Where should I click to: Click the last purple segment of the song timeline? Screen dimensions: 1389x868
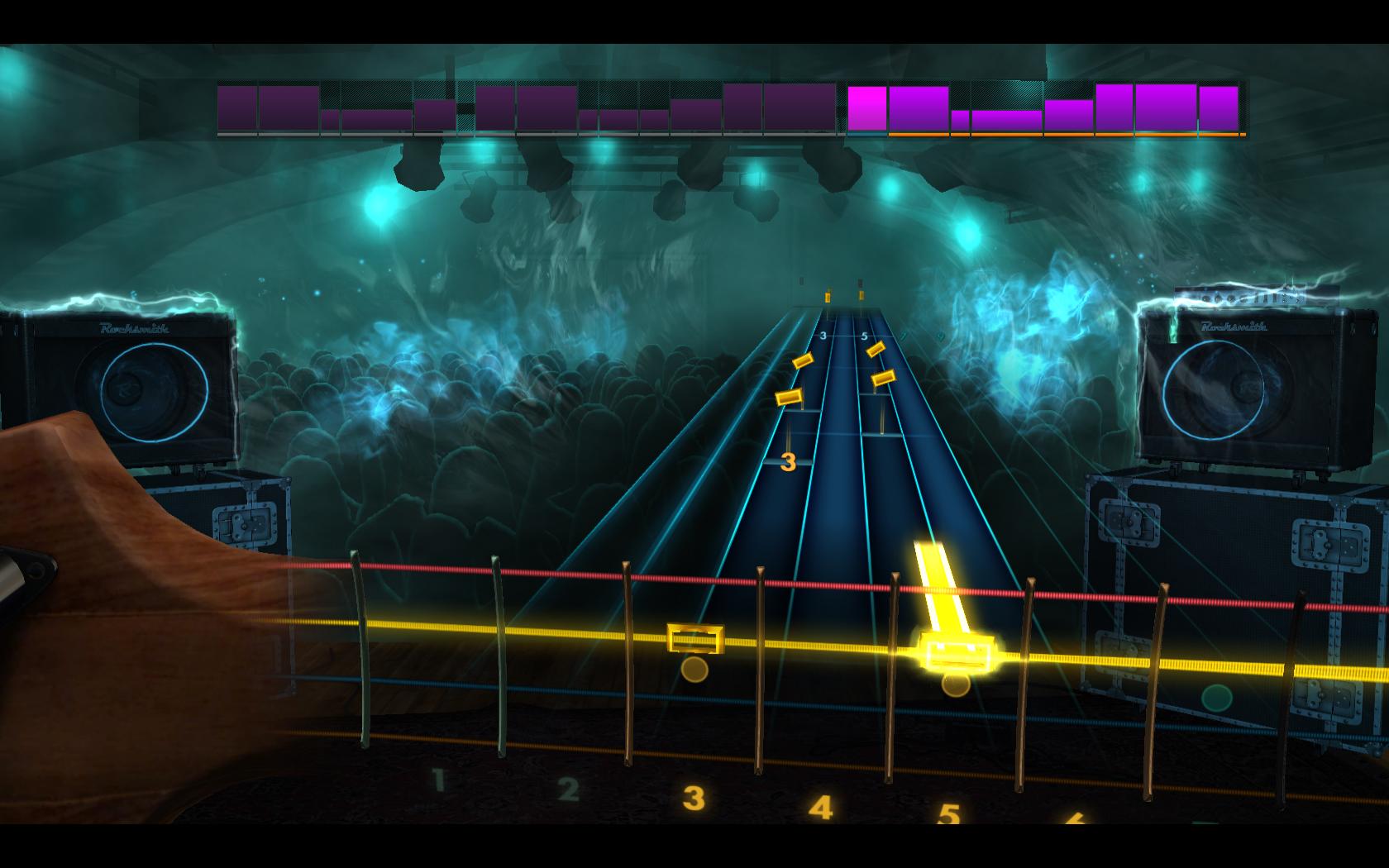(1218, 106)
